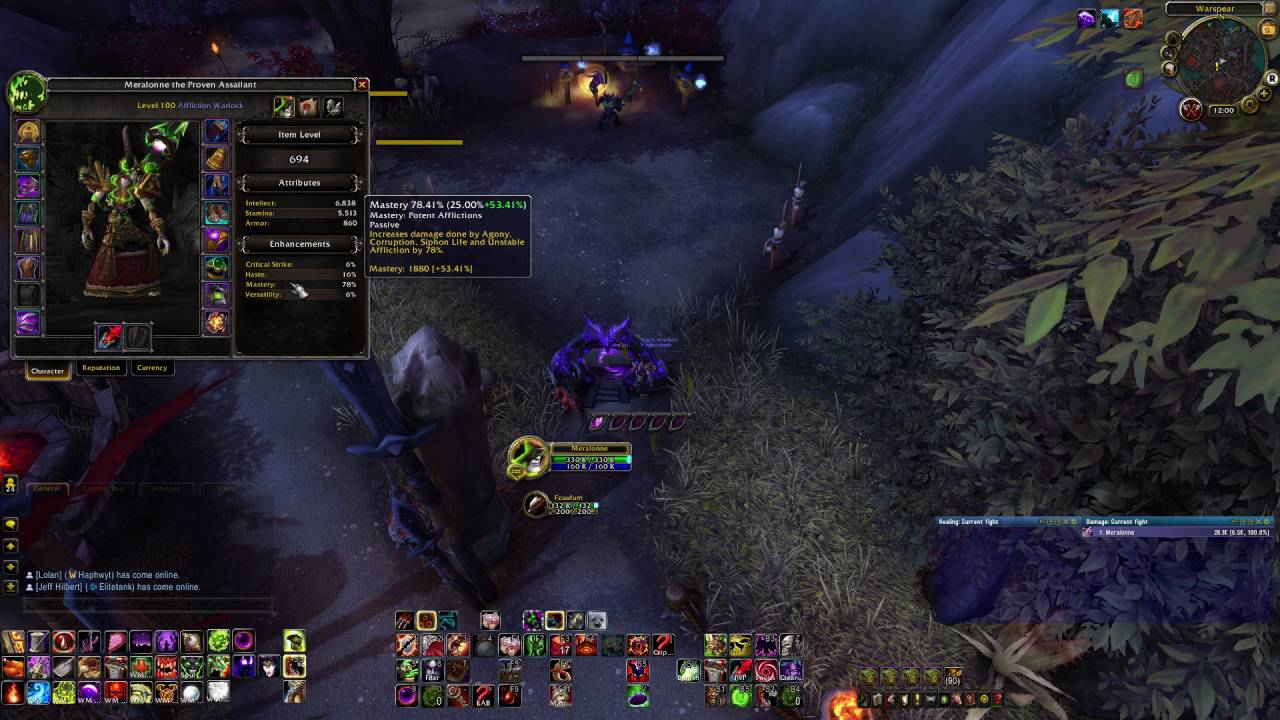Activate the Fear ability on the action bar
1280x720 pixels.
pos(432,670)
